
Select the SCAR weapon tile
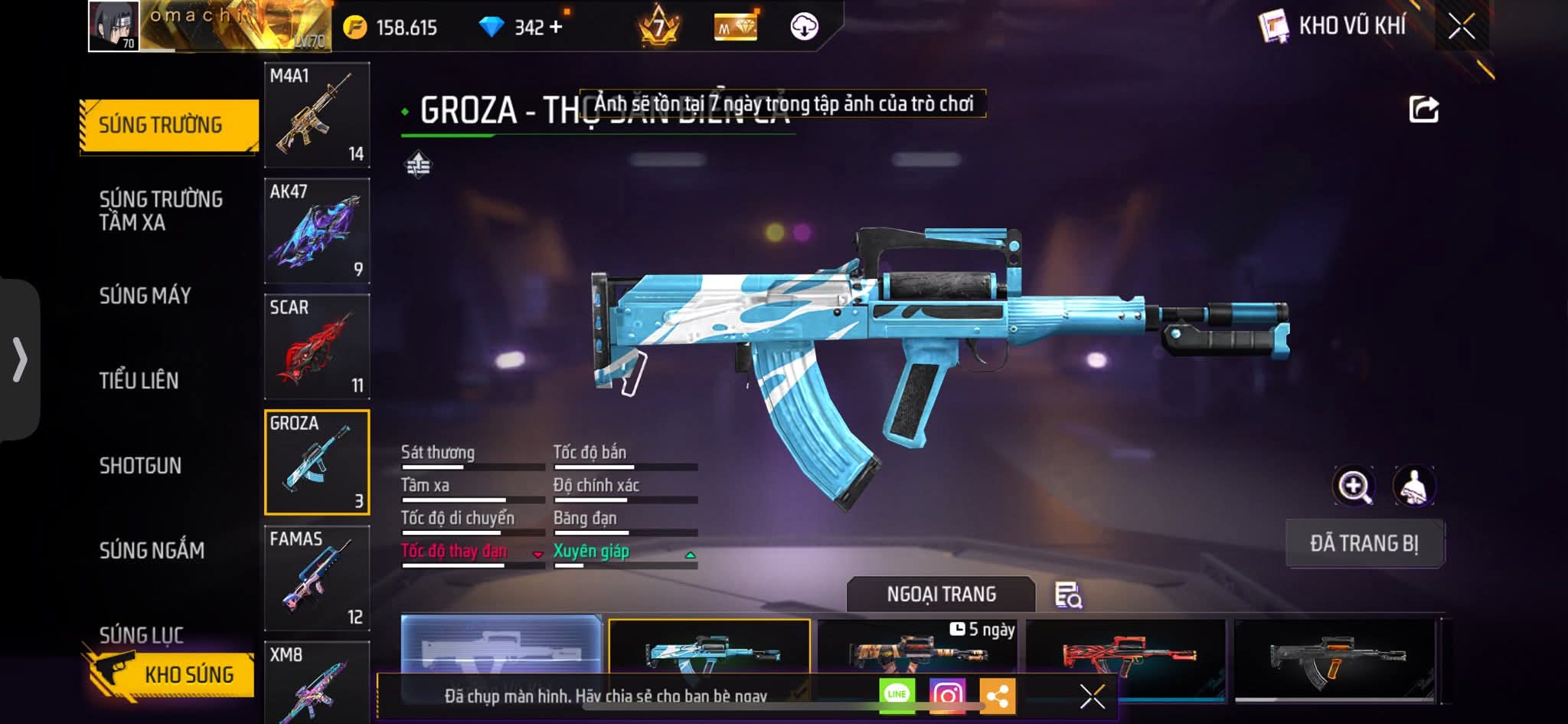coord(317,346)
